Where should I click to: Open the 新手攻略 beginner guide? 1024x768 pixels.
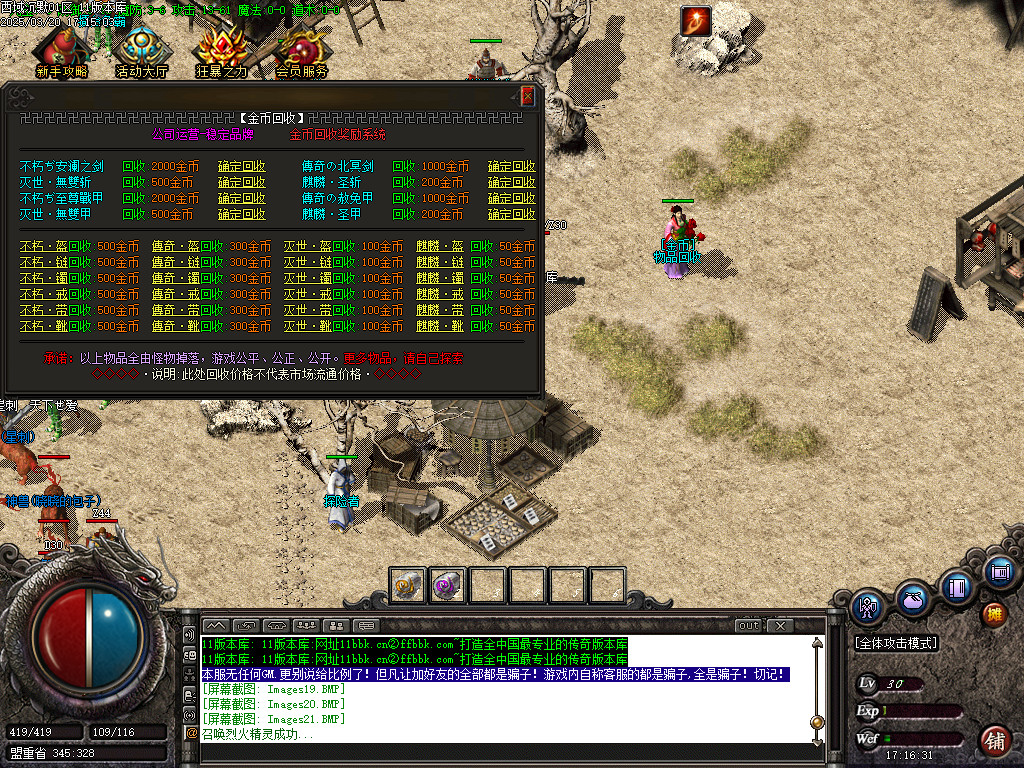pos(61,53)
